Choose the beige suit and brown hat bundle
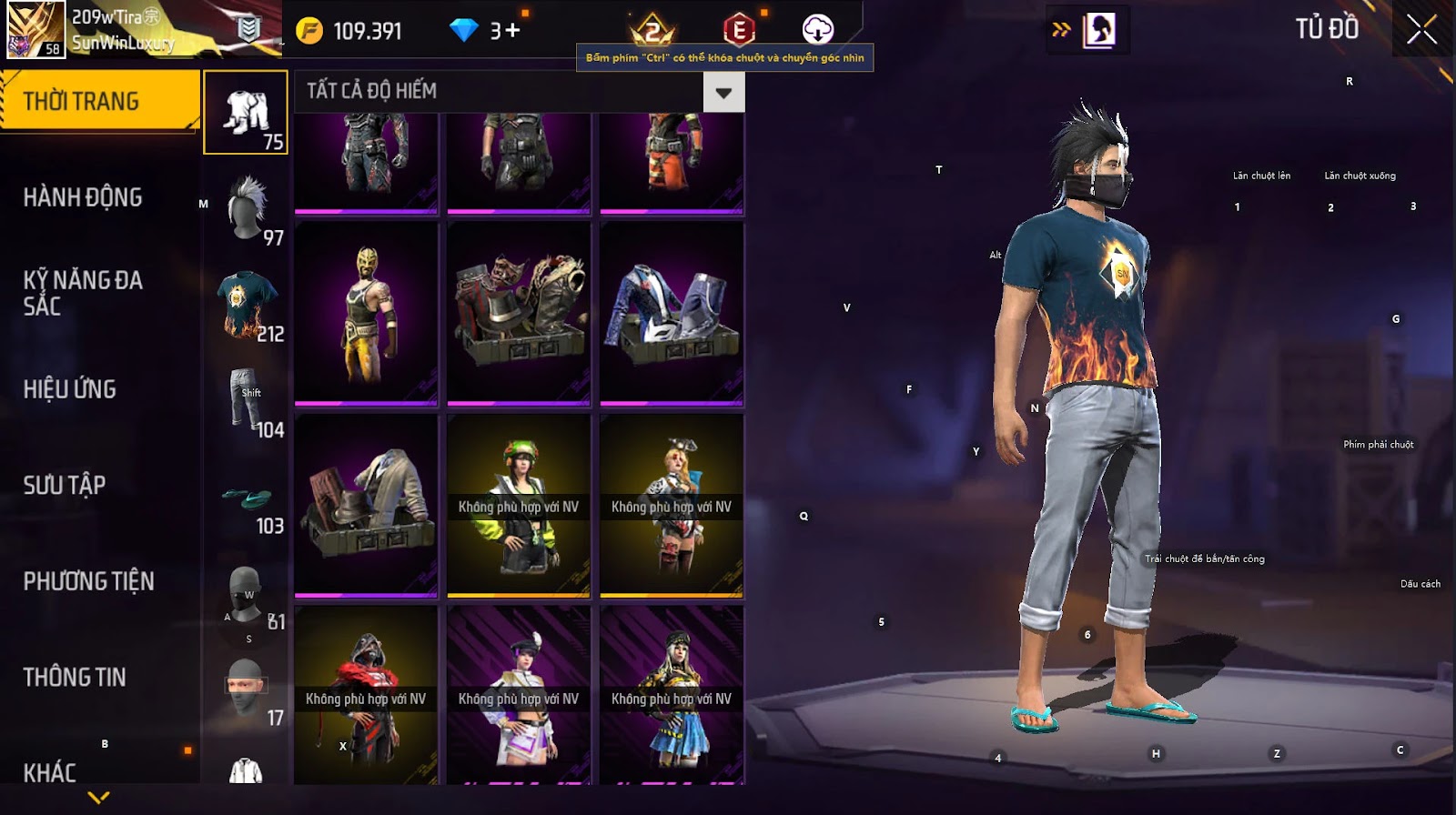Screen dimensions: 1456x815 point(366,505)
